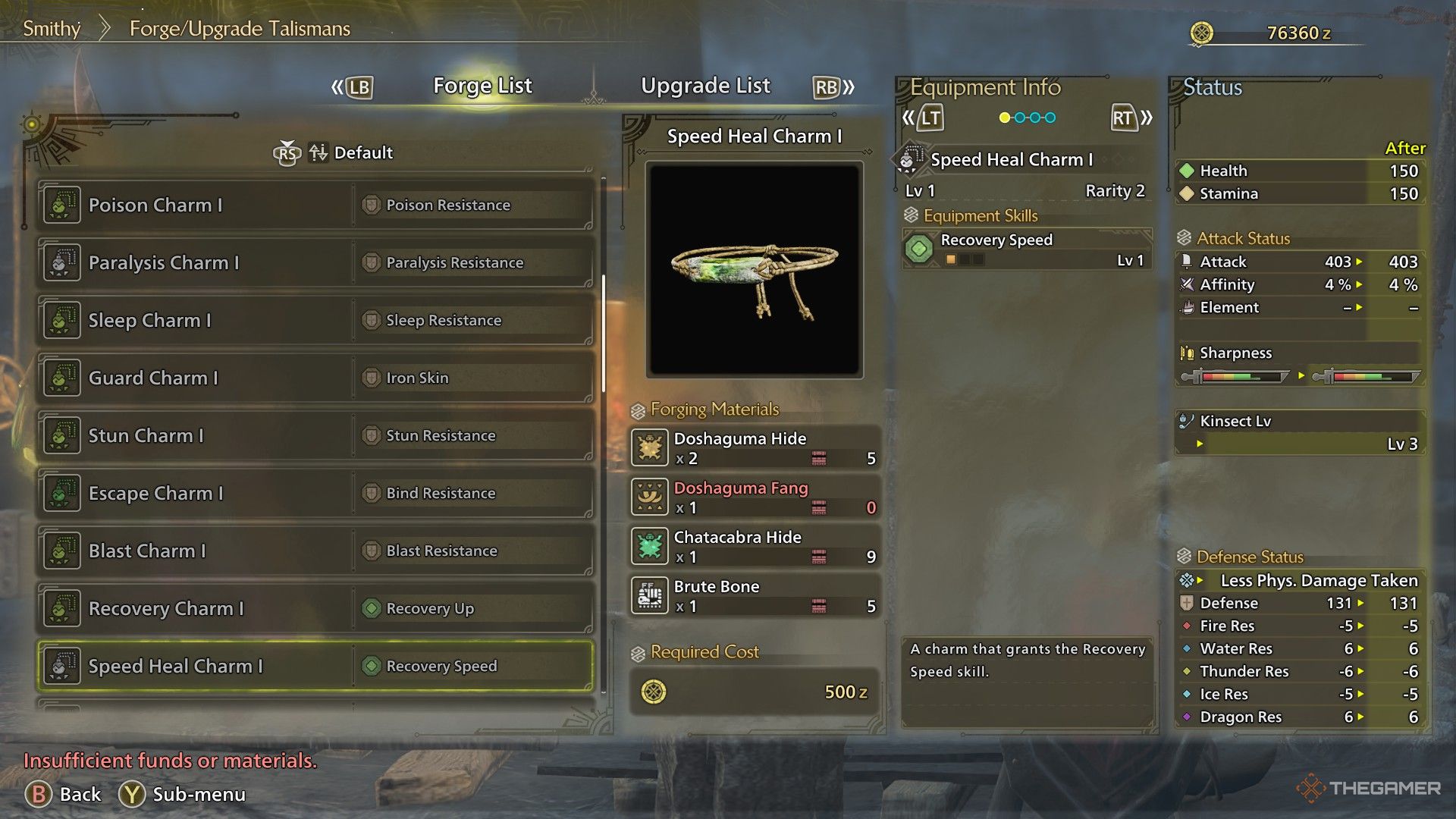The image size is (1456, 819).
Task: Select Escape Charm I entry
Action: 315,493
